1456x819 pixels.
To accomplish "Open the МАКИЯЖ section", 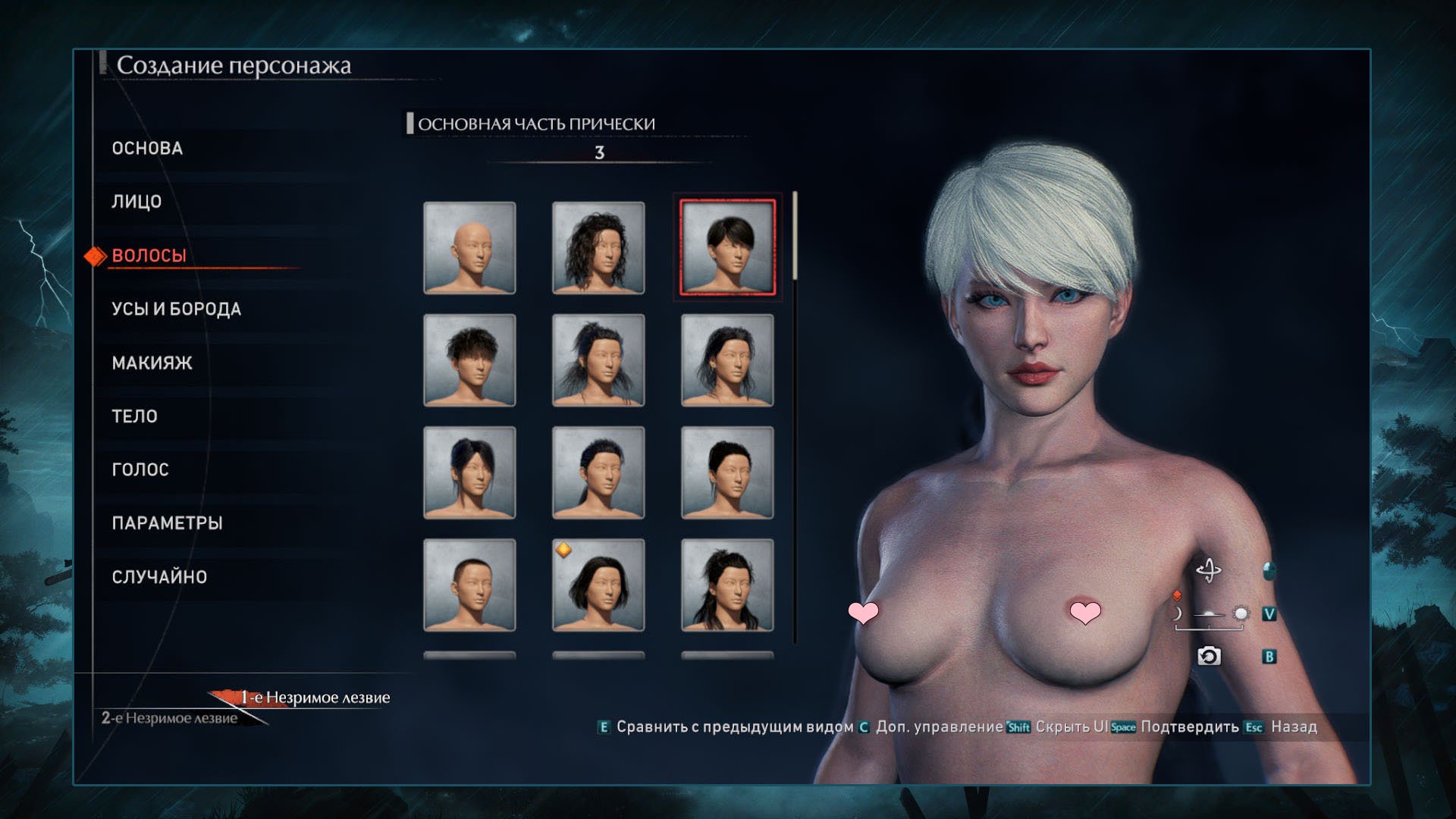I will pos(152,363).
